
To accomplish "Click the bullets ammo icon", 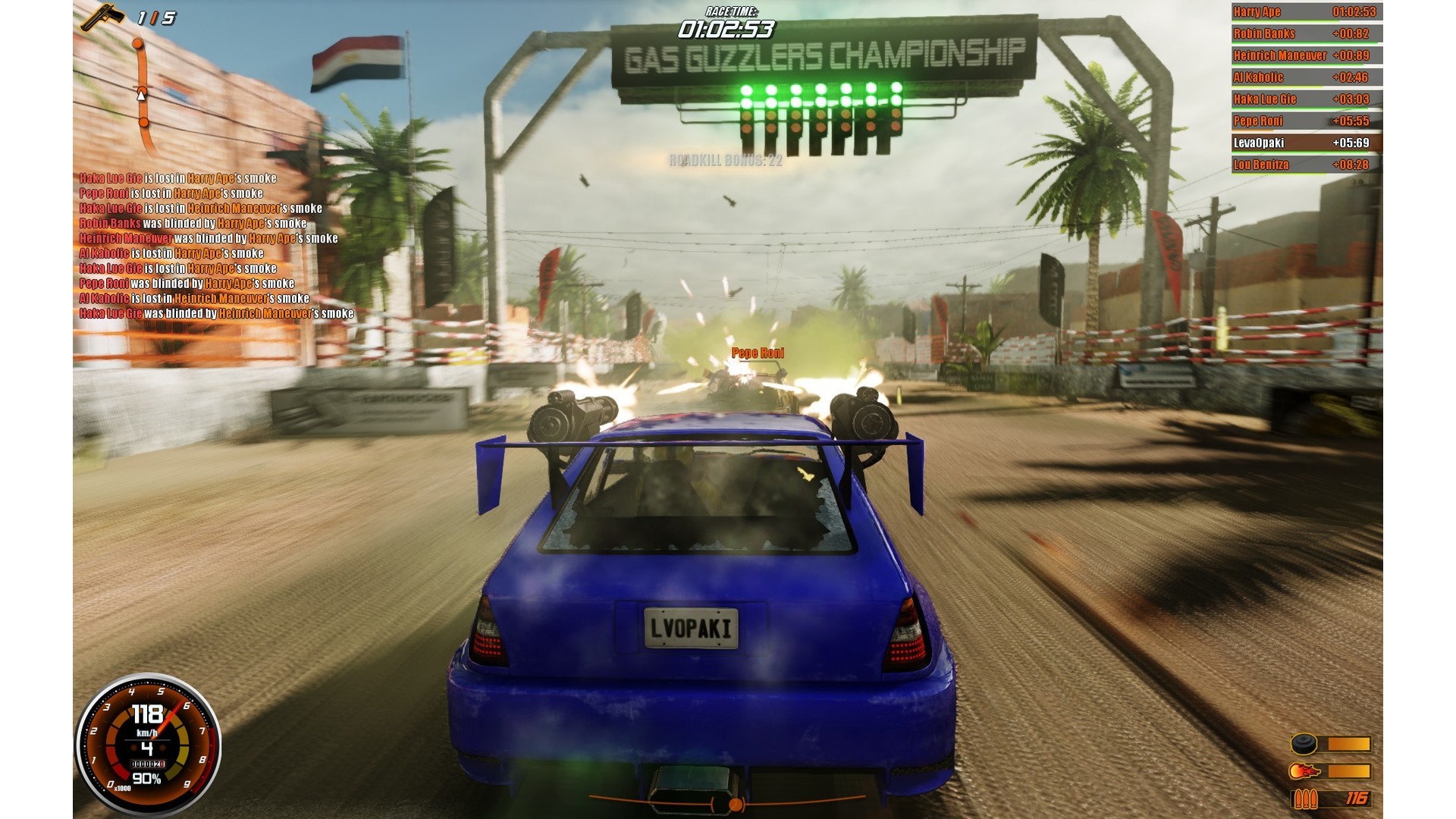I will pos(1304,799).
